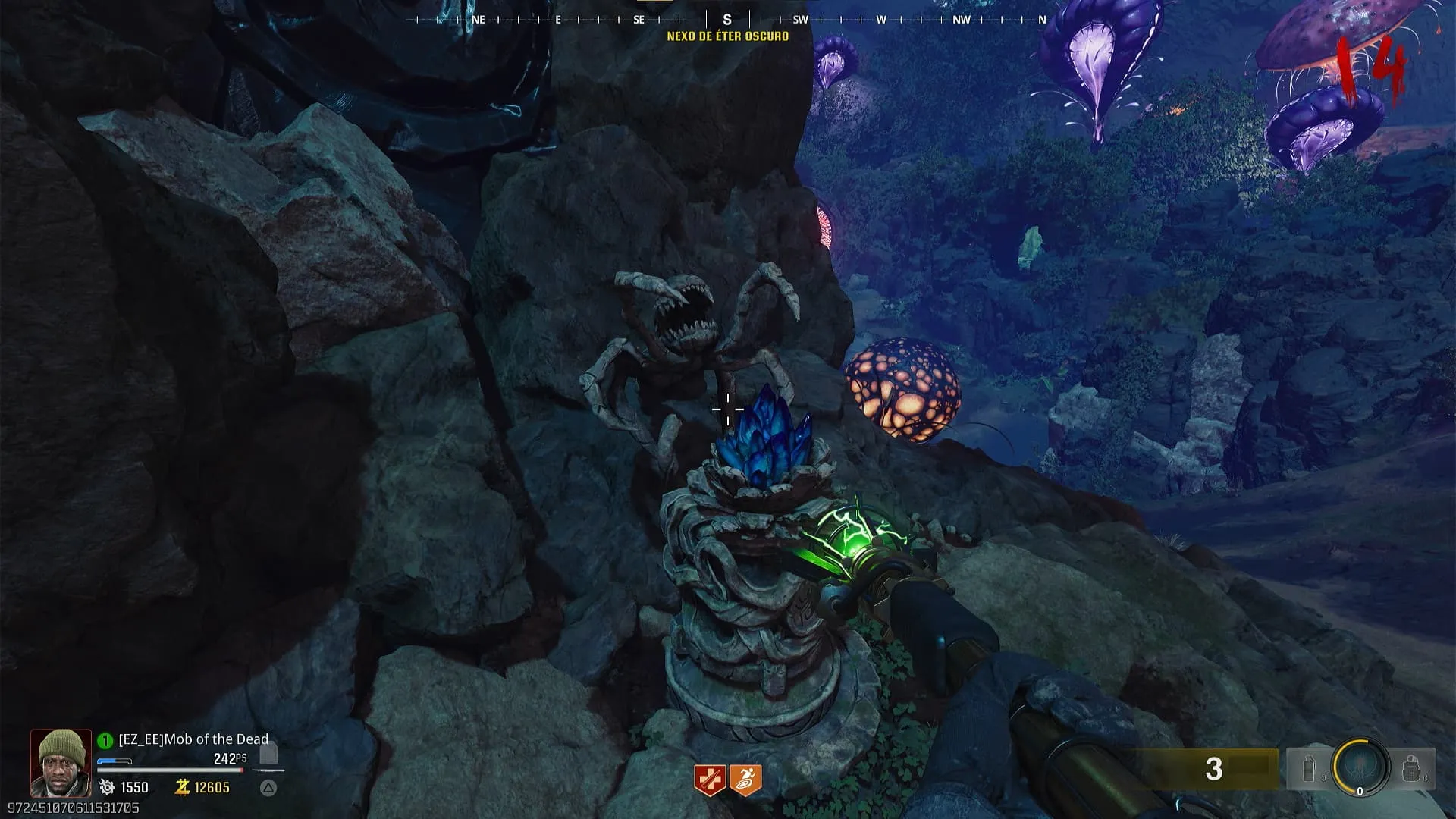Image resolution: width=1456 pixels, height=819 pixels.
Task: Choose the lethal equipment slot
Action: pos(1410,770)
